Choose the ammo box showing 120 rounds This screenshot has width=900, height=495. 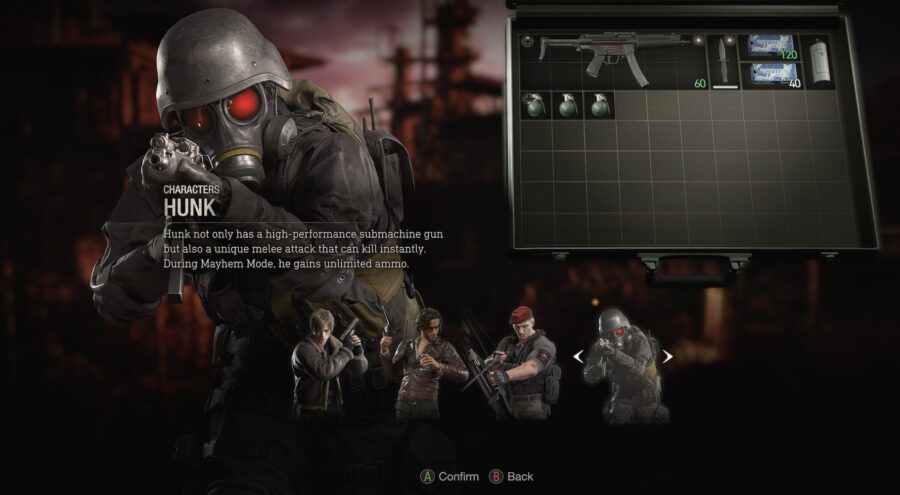(774, 47)
